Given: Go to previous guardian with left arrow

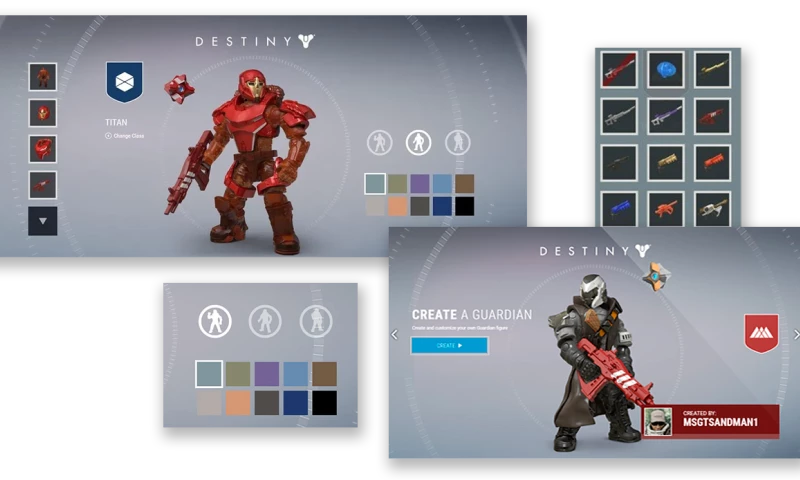Looking at the screenshot, I should click(x=394, y=335).
